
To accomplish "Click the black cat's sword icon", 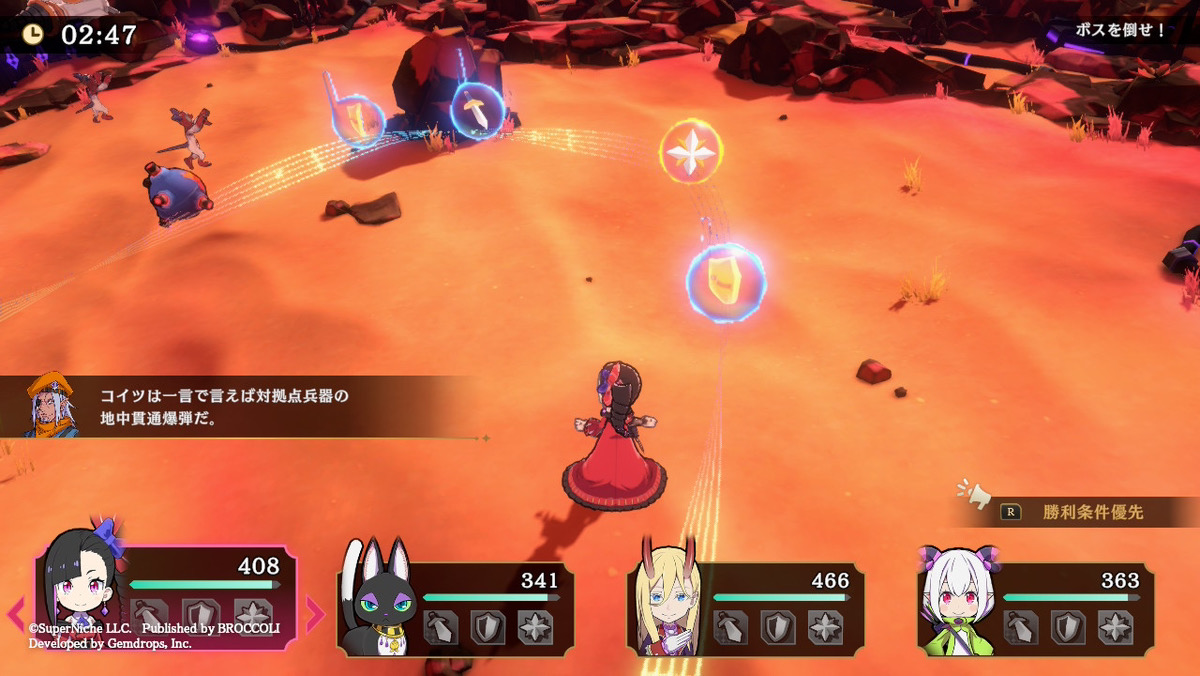I will [x=440, y=627].
